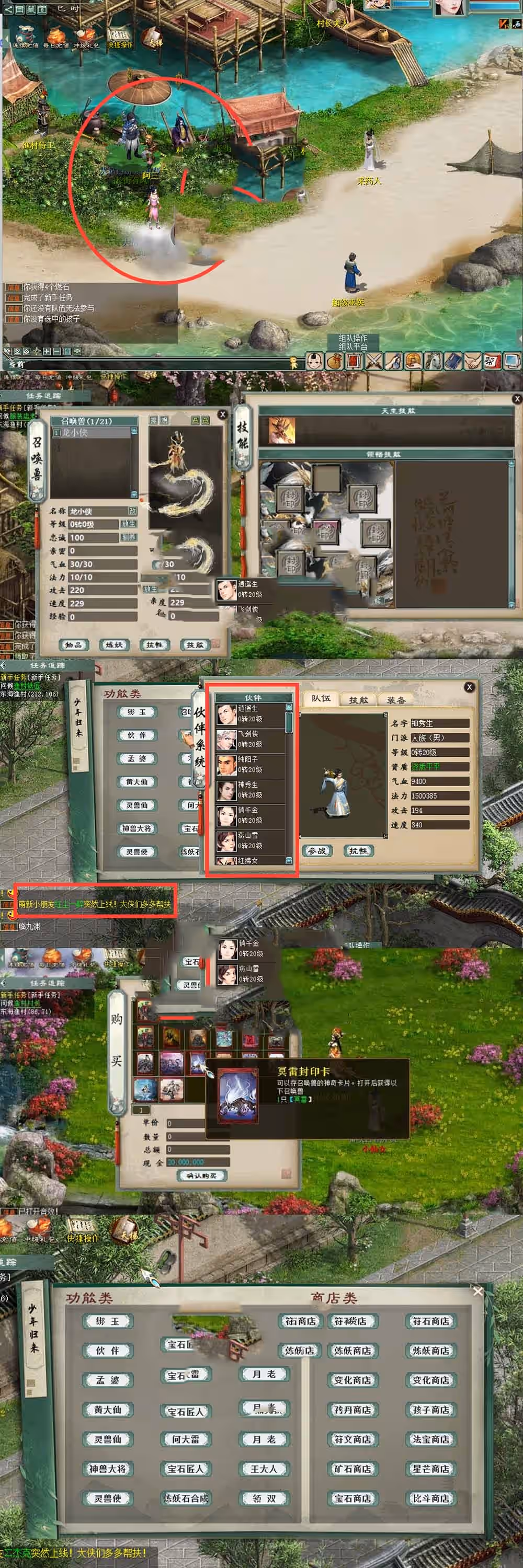This screenshot has width=523, height=1568.
Task: Open the 宝石商店 shop
Action: (353, 1498)
